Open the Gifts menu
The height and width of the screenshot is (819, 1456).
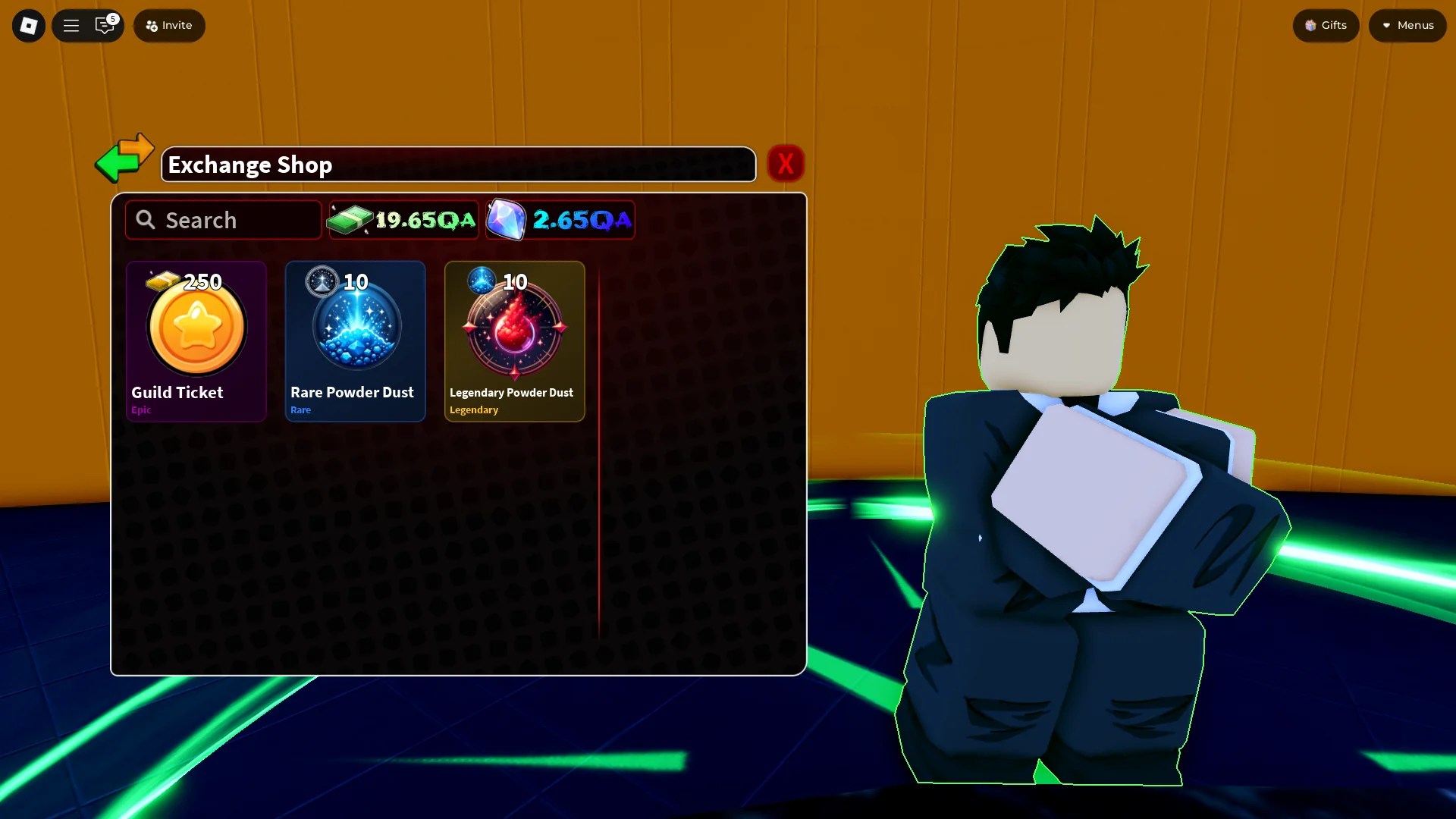1325,25
